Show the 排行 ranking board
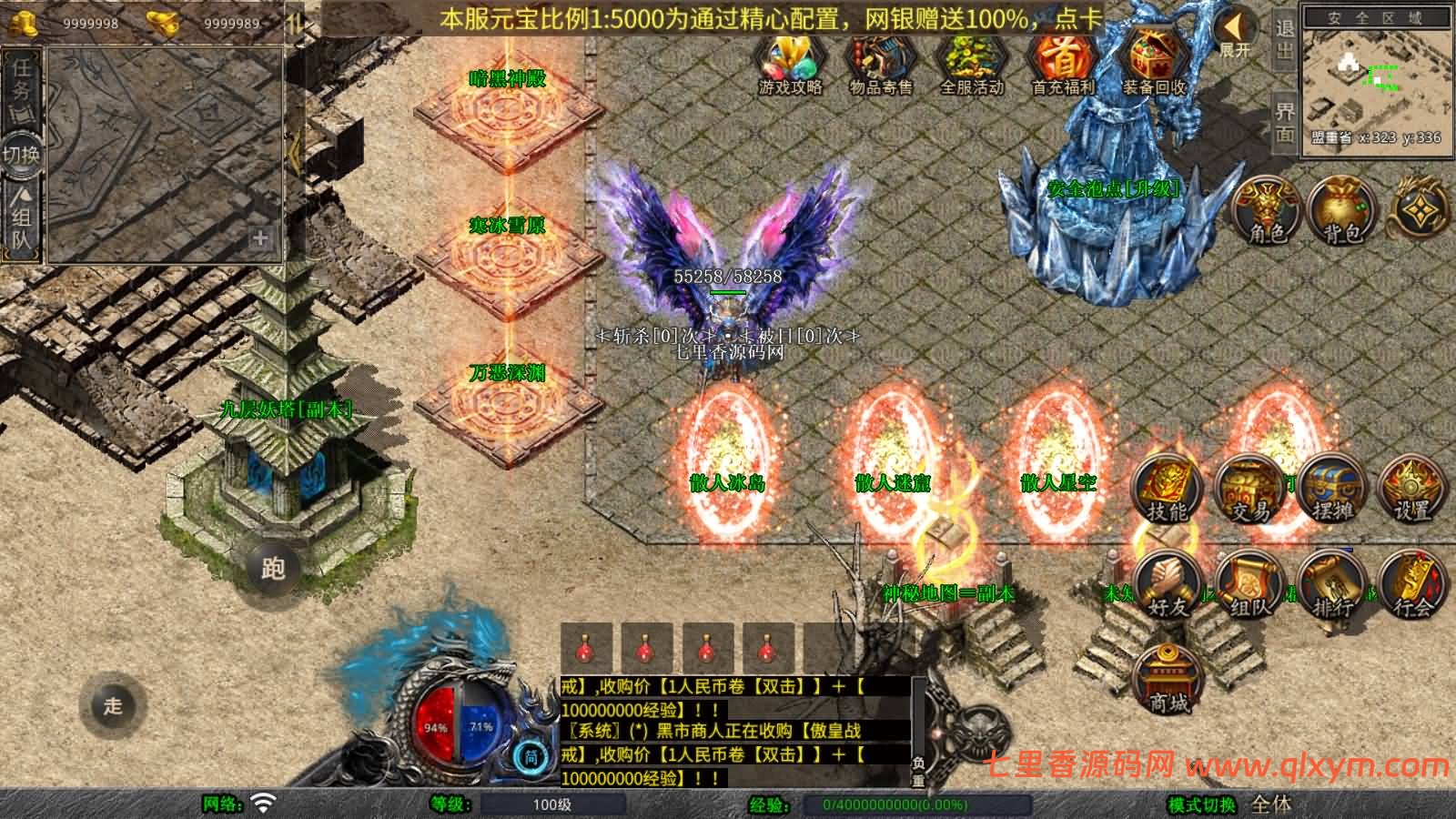 (1333, 585)
